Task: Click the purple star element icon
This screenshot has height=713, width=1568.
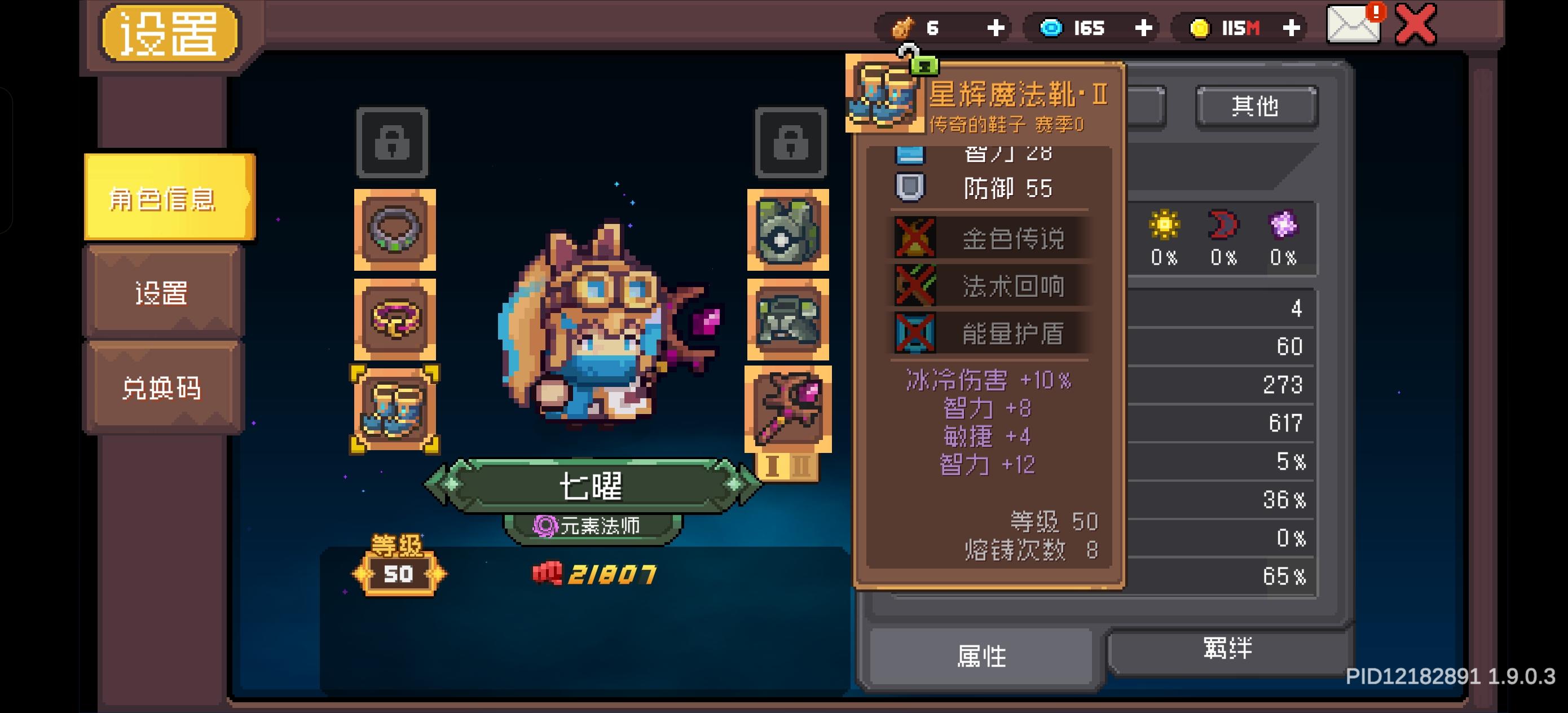Action: [x=1281, y=225]
